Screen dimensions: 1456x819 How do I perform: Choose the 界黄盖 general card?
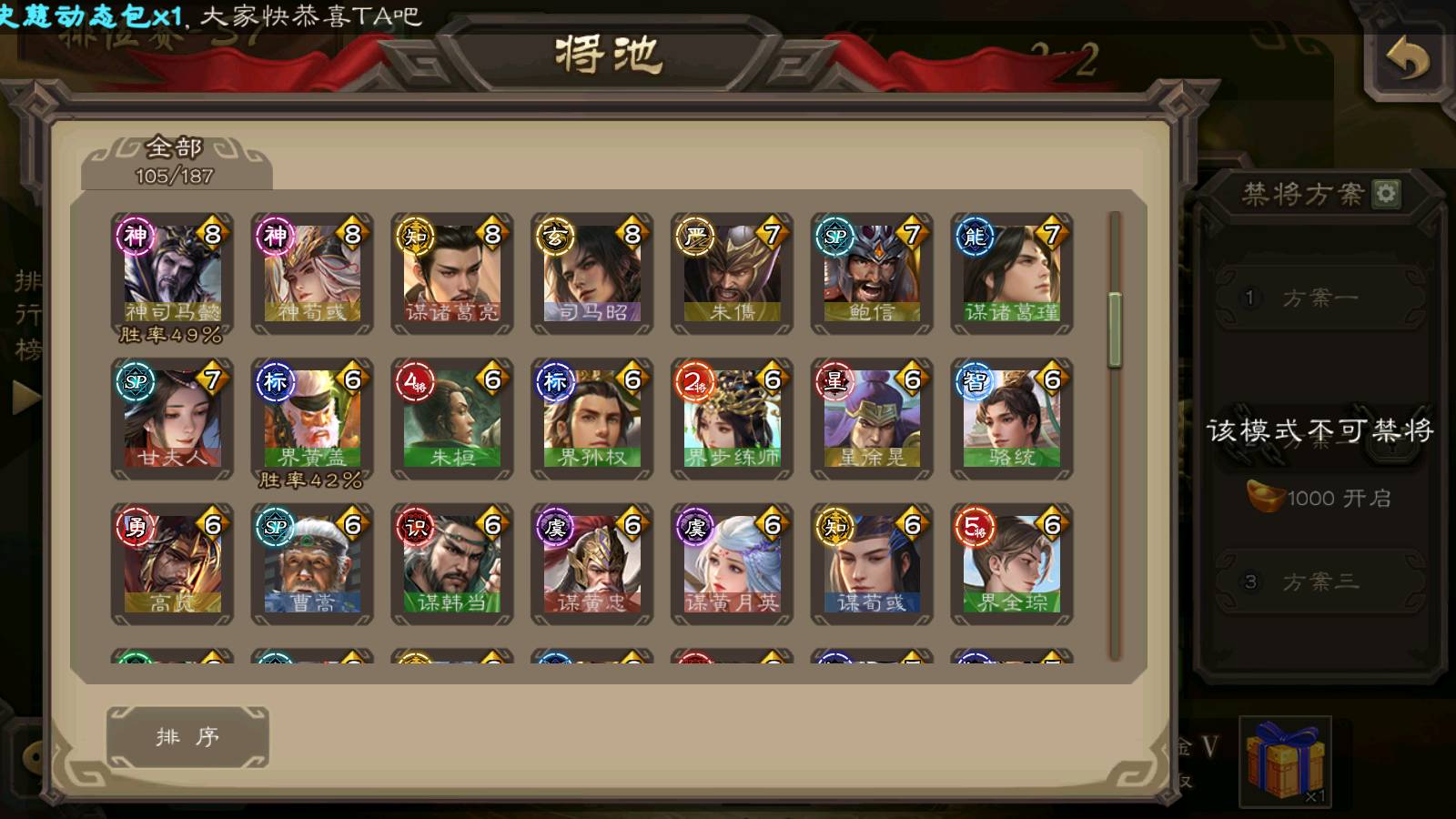pos(312,419)
